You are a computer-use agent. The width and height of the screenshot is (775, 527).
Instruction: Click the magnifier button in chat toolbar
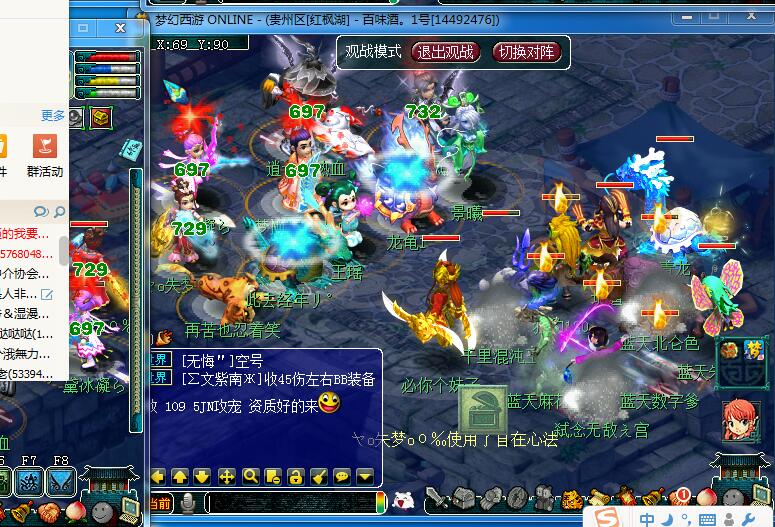pyautogui.click(x=249, y=476)
